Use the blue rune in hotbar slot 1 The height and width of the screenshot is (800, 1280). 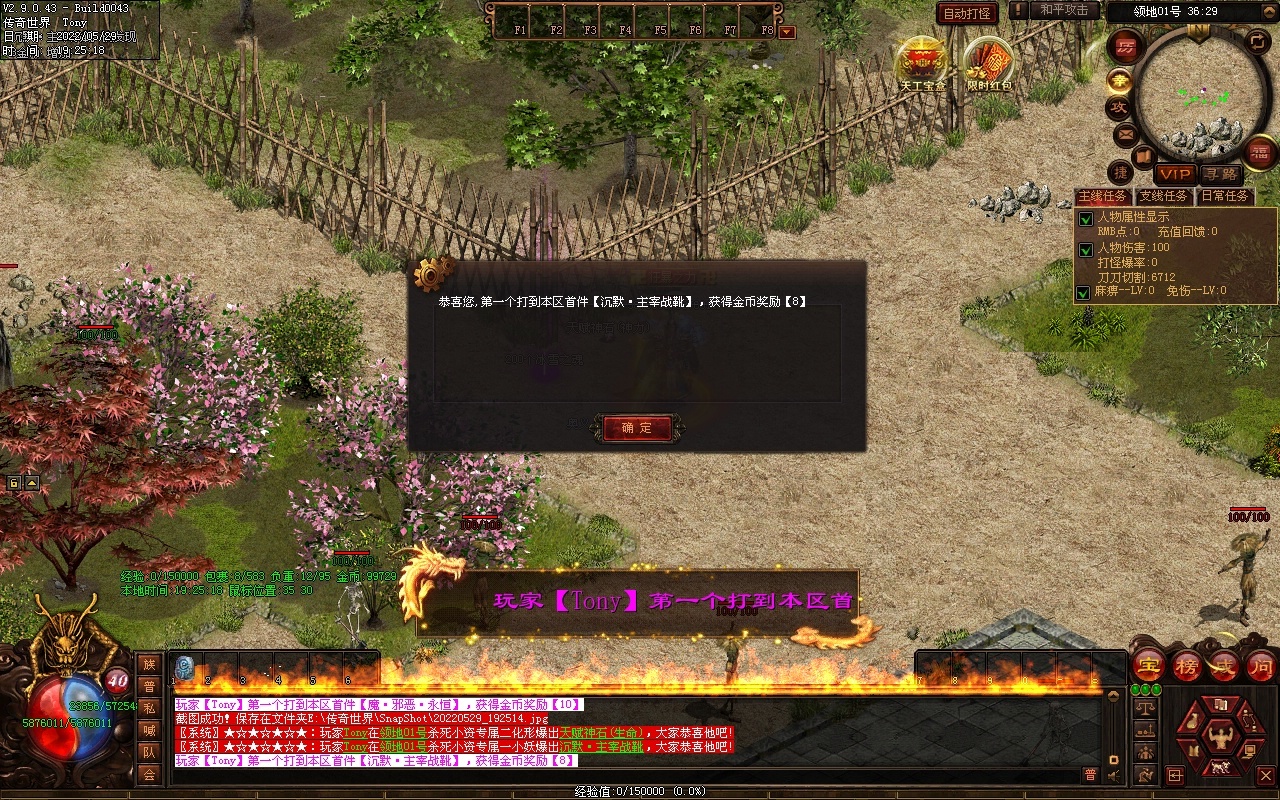pyautogui.click(x=184, y=668)
